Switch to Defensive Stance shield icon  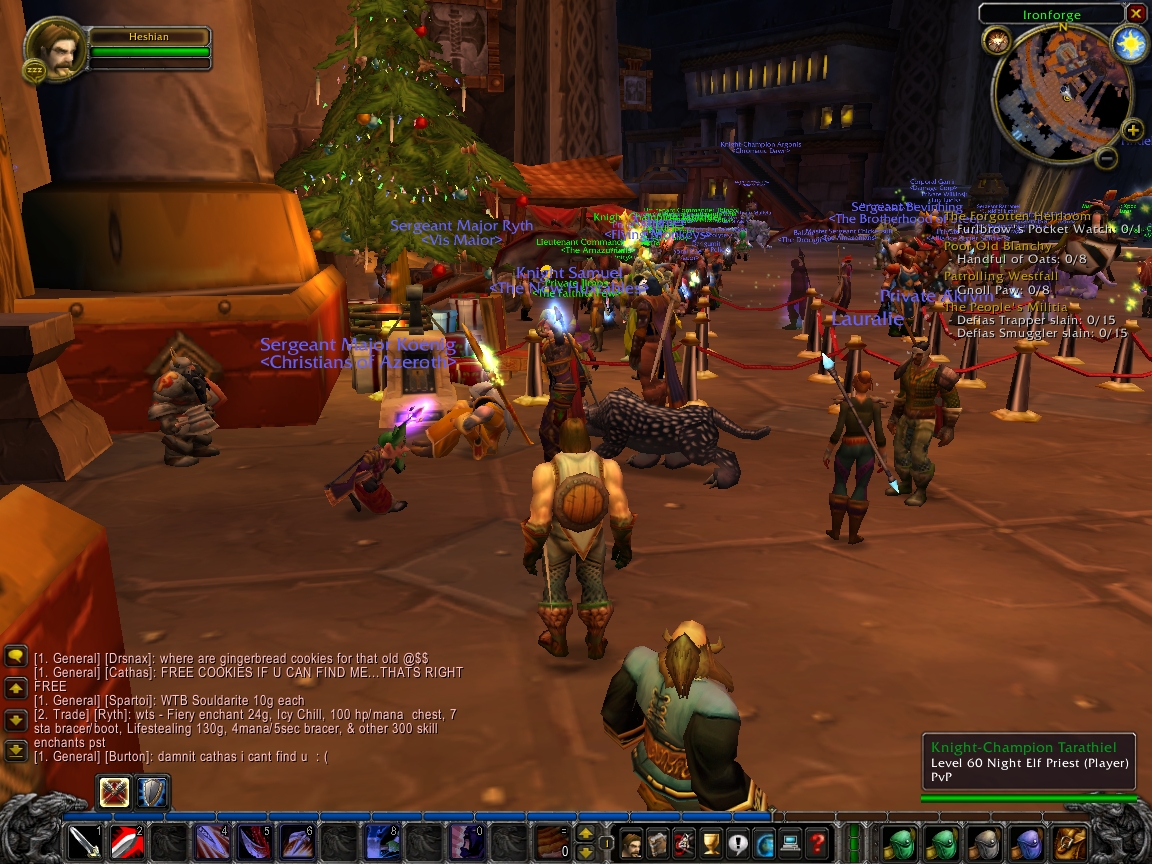click(151, 792)
